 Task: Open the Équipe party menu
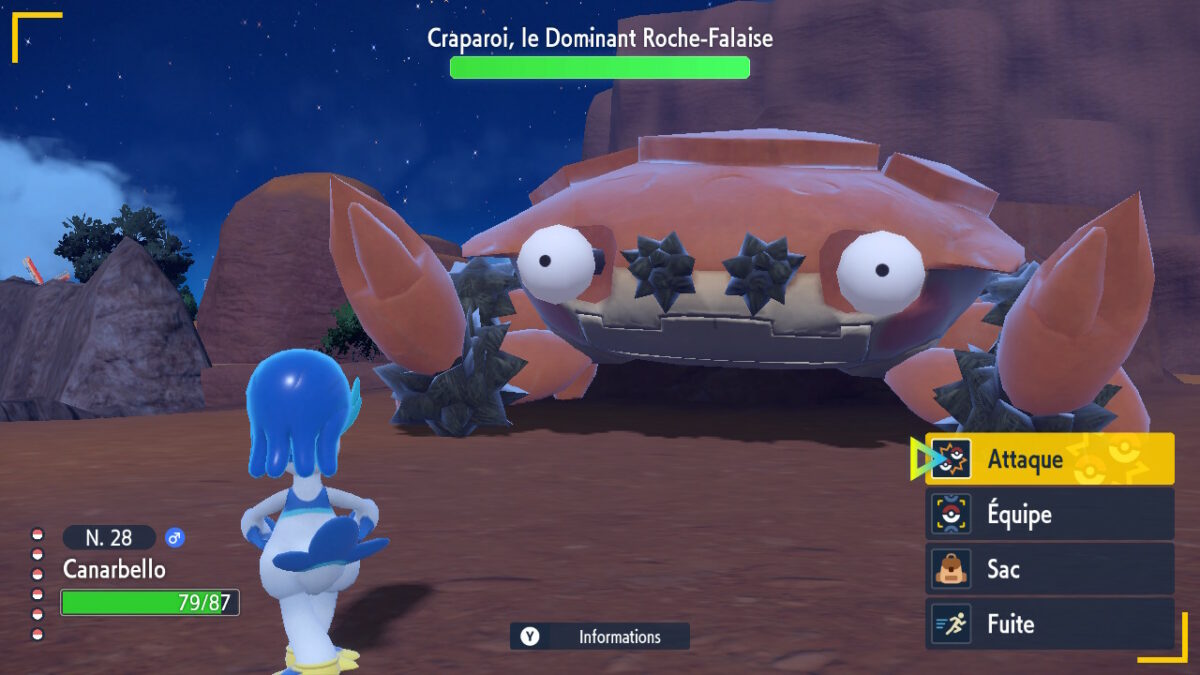coord(1049,514)
